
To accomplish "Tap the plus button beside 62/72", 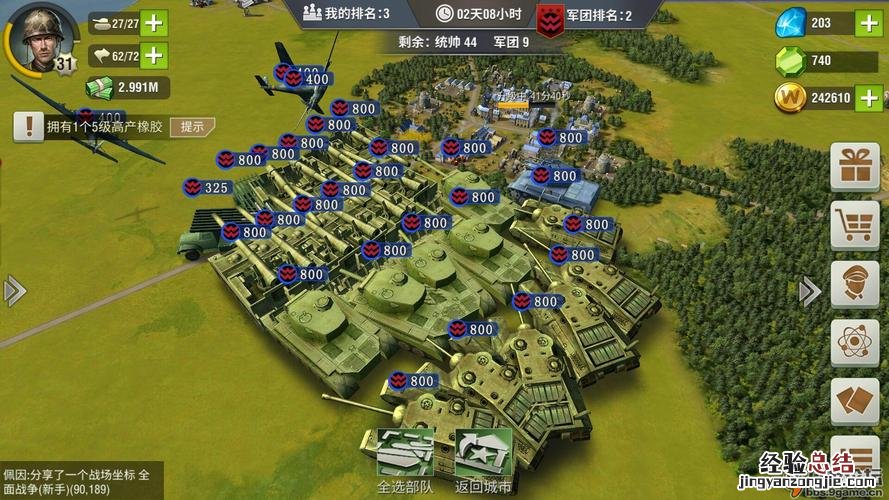I will click(x=154, y=55).
